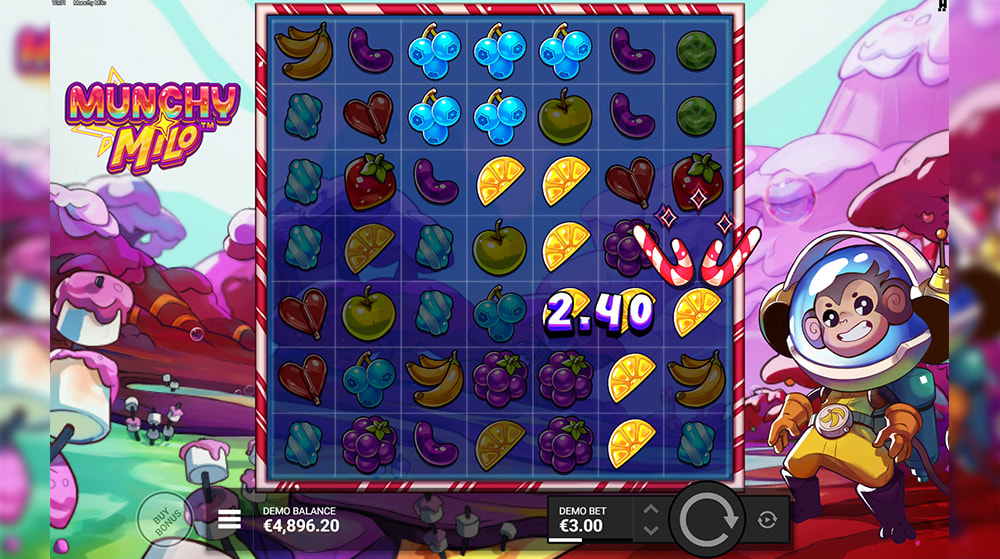1000x559 pixels.
Task: Open the autoplay settings
Action: pos(767,519)
